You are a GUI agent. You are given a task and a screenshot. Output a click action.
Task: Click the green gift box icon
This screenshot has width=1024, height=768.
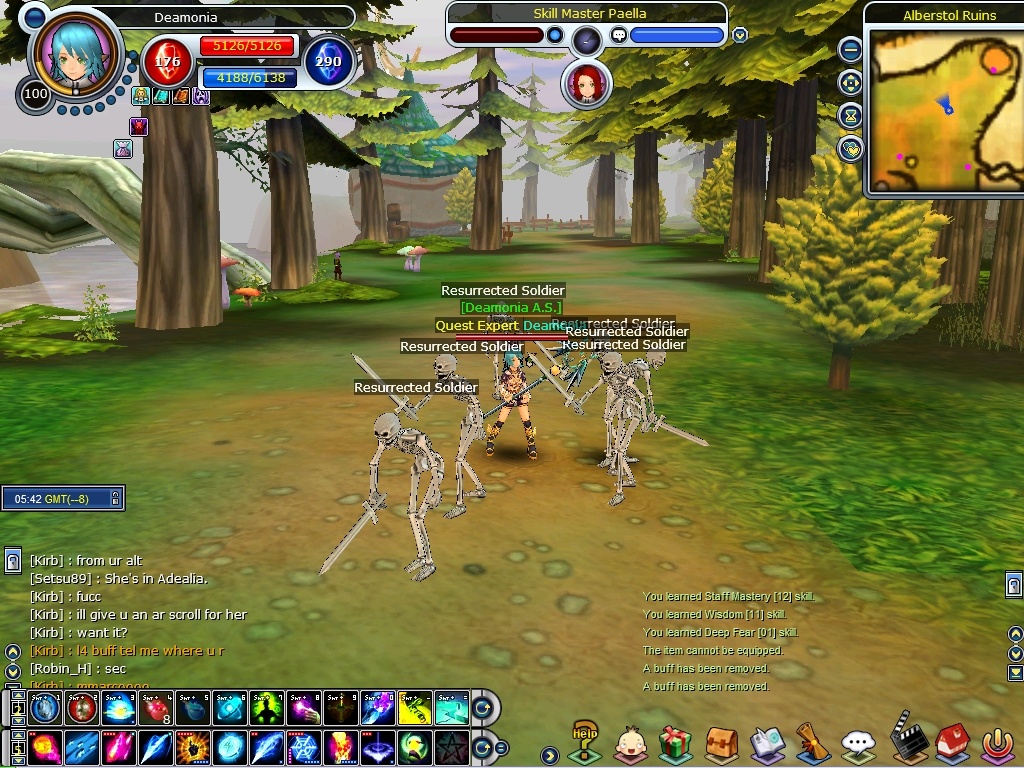[x=676, y=744]
